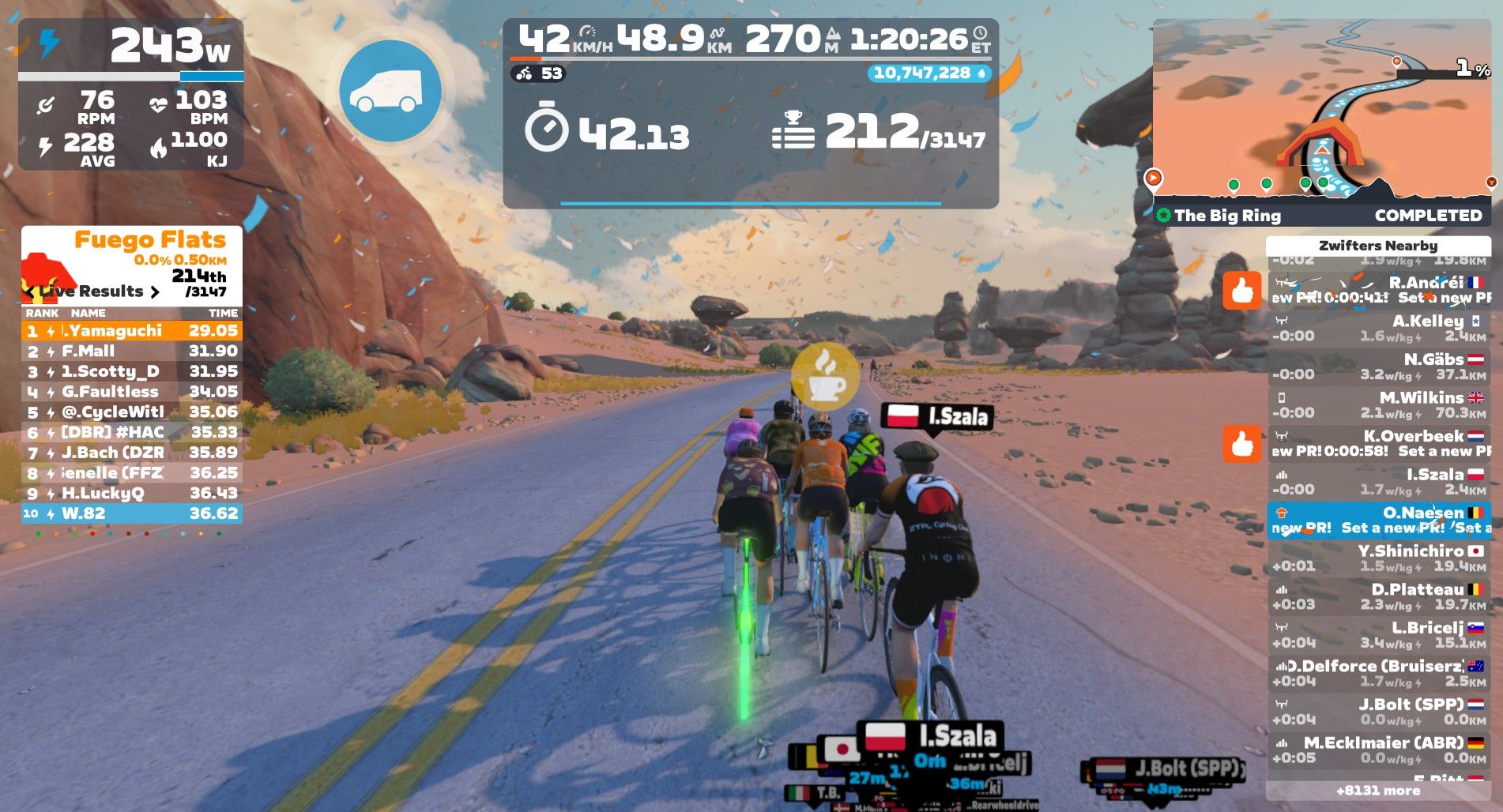Choose M.Wilkins from nearby riders
The height and width of the screenshot is (812, 1503).
1379,405
